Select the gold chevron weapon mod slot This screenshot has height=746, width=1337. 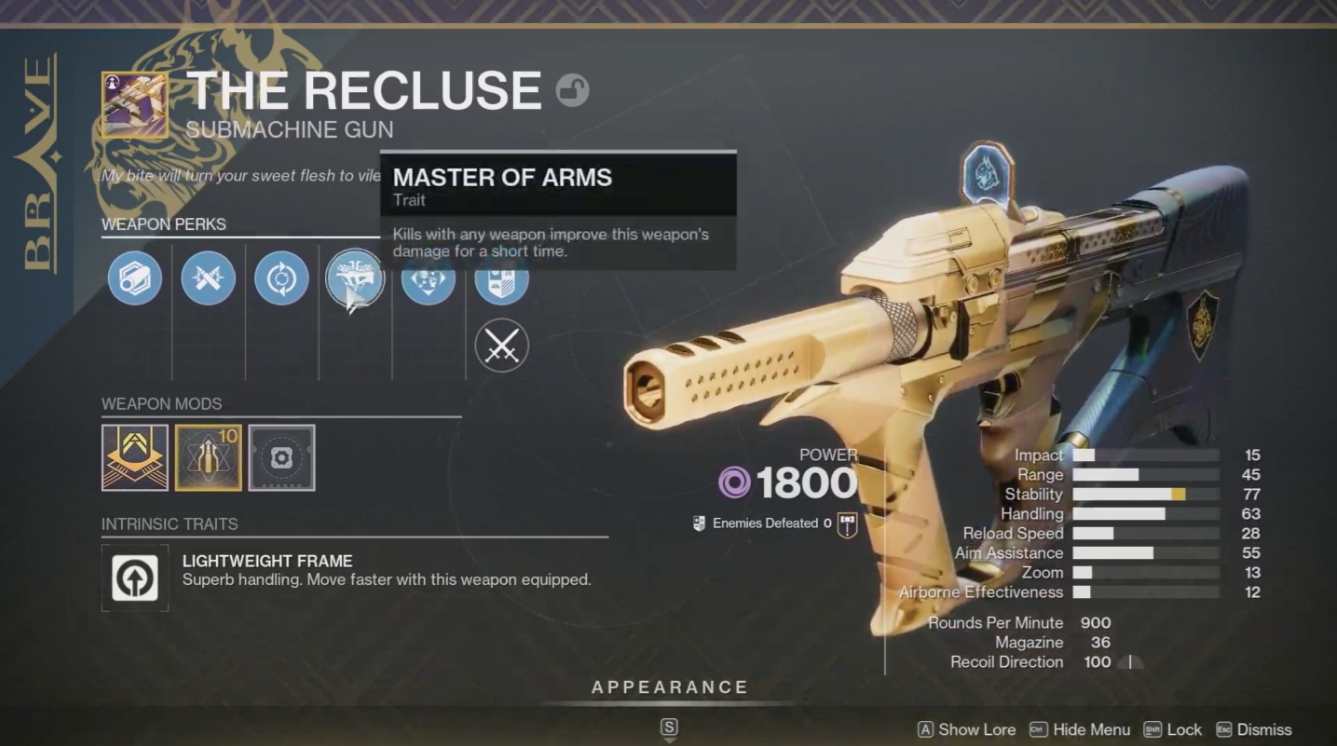135,458
